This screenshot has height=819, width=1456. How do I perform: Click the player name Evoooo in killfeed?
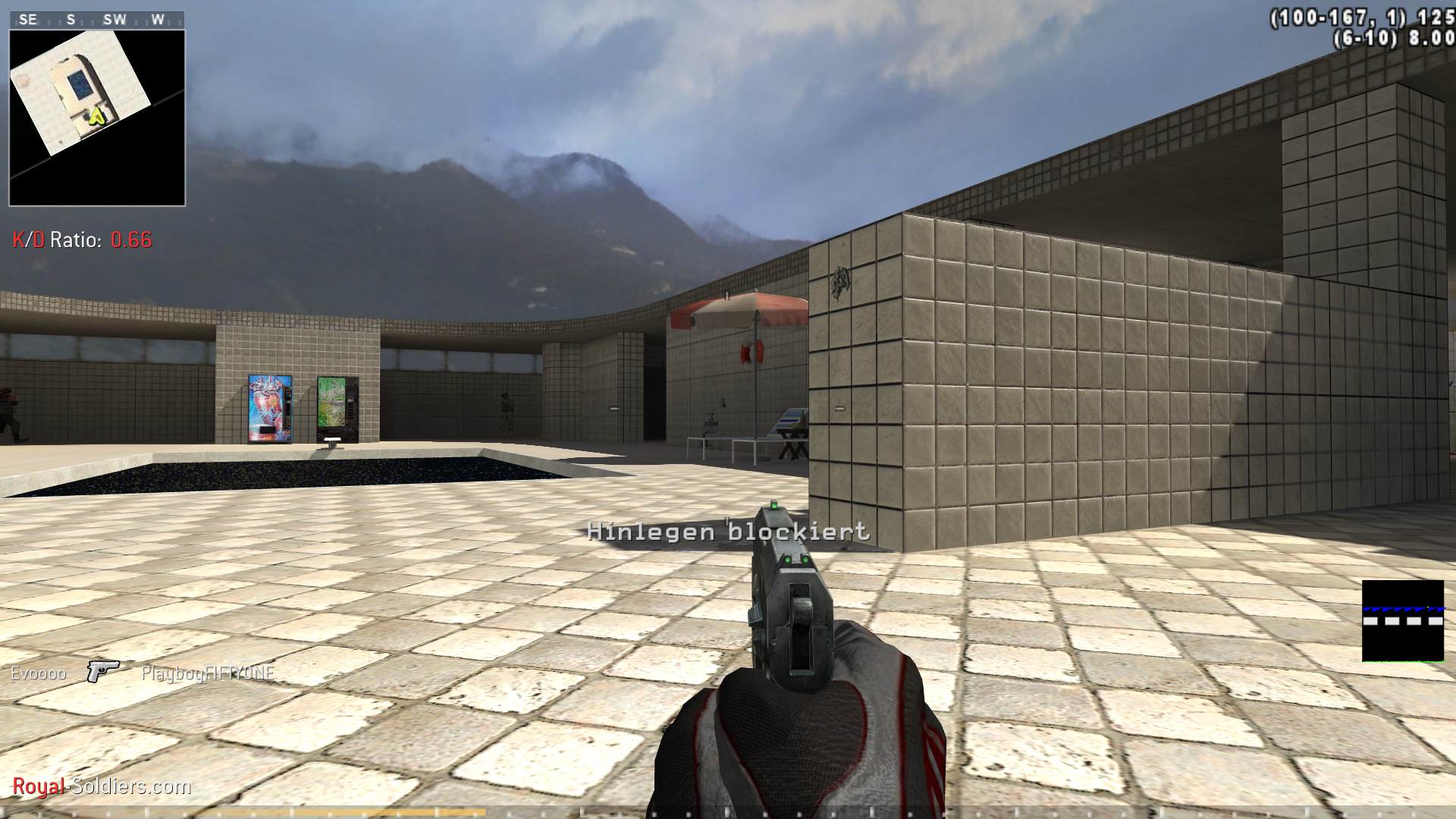(x=38, y=672)
